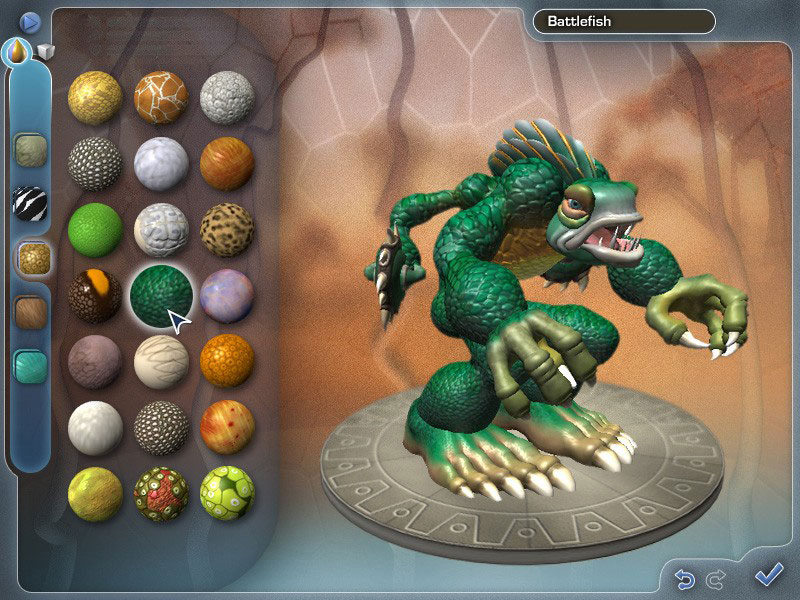Pick the bright green bumpy skin swatch
The height and width of the screenshot is (600, 800).
pyautogui.click(x=95, y=230)
